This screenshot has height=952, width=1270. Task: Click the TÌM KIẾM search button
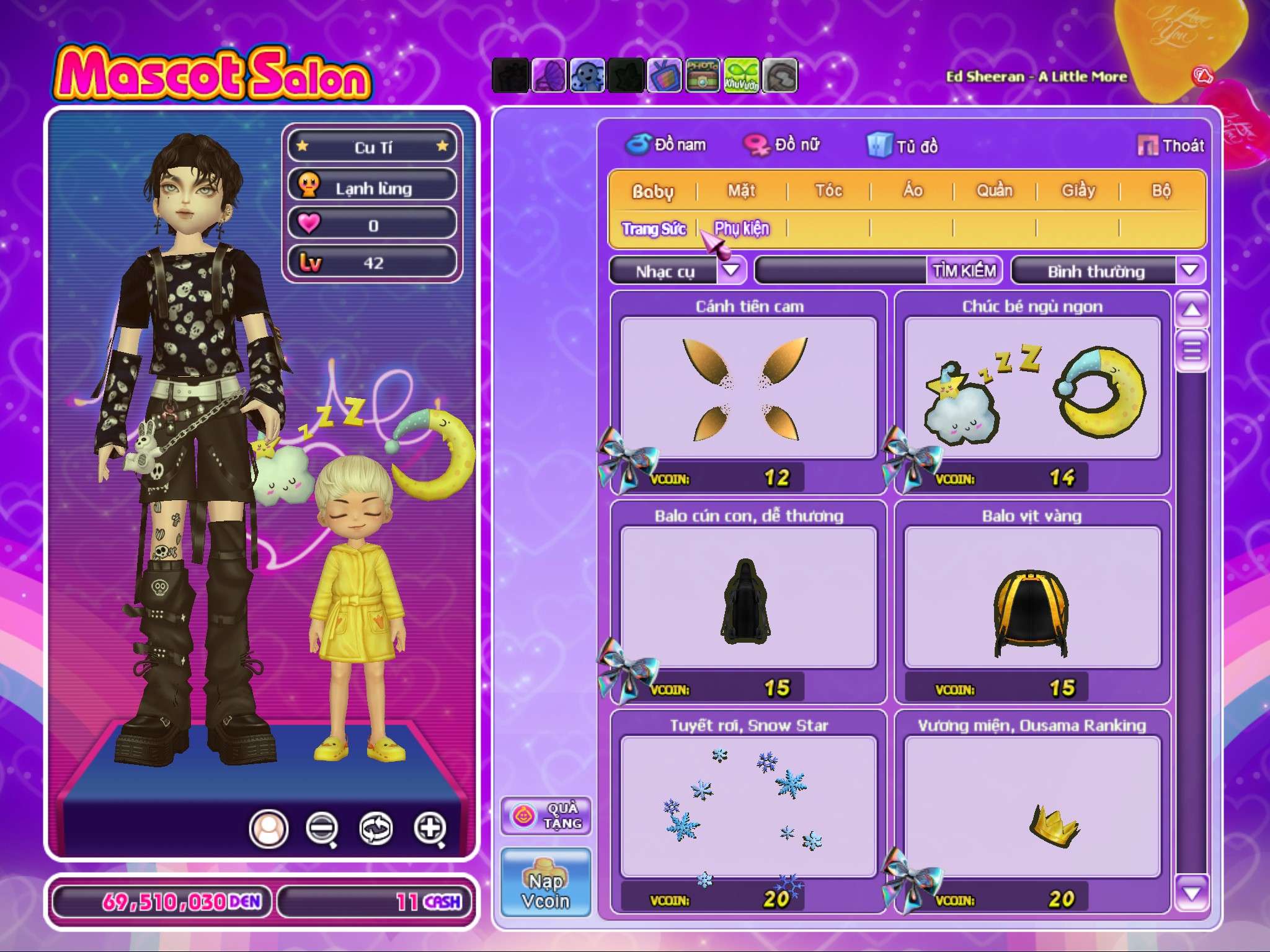964,271
